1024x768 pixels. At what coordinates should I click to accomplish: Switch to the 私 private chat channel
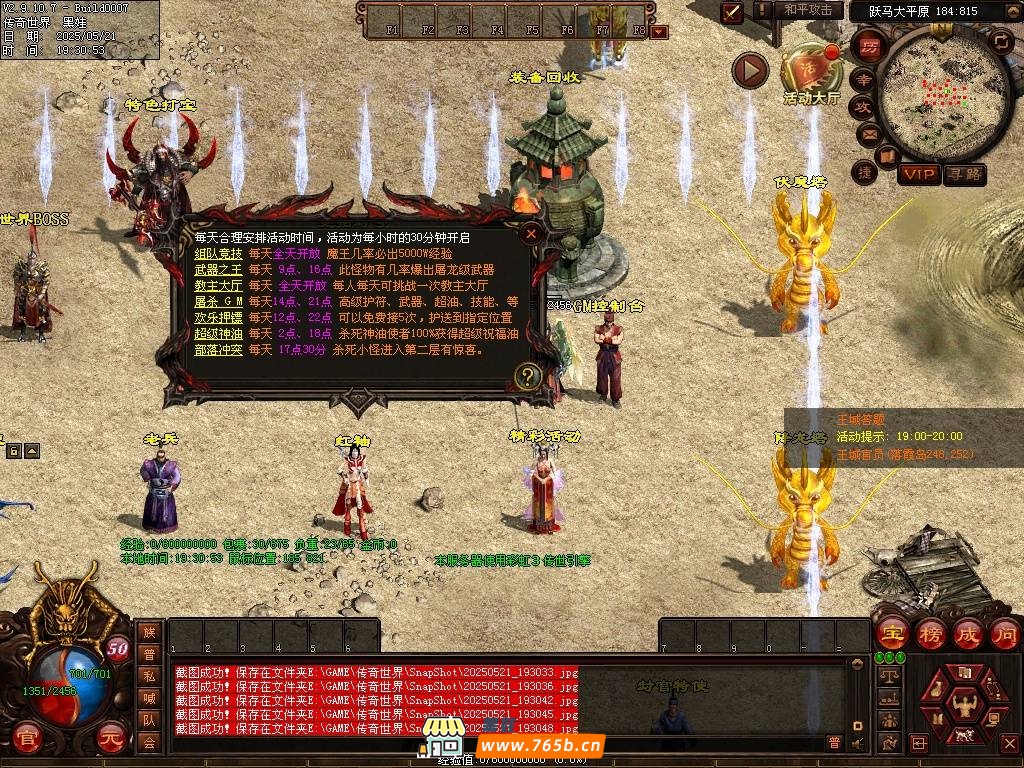click(x=149, y=675)
